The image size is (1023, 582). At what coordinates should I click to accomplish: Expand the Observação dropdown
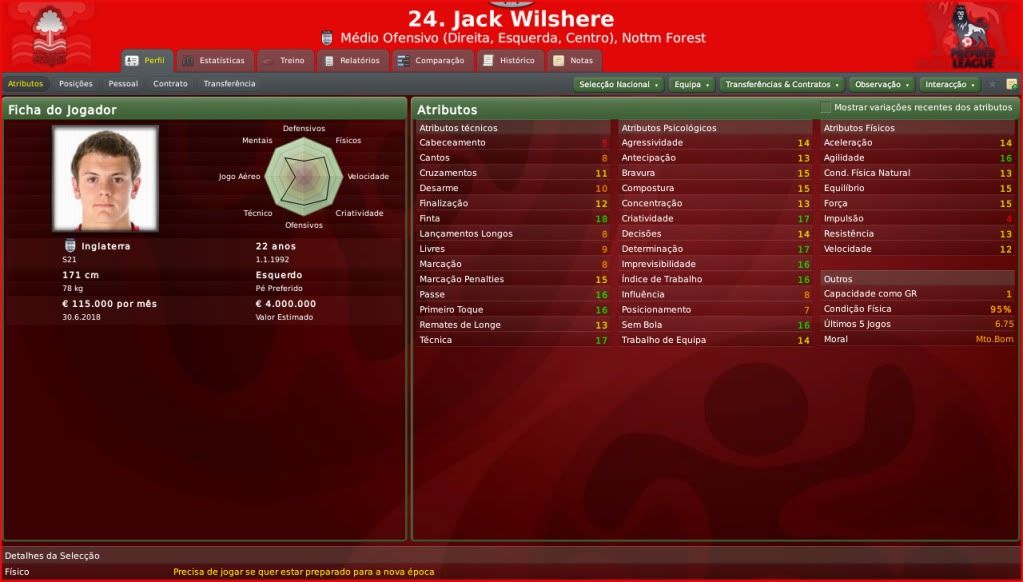coord(881,85)
